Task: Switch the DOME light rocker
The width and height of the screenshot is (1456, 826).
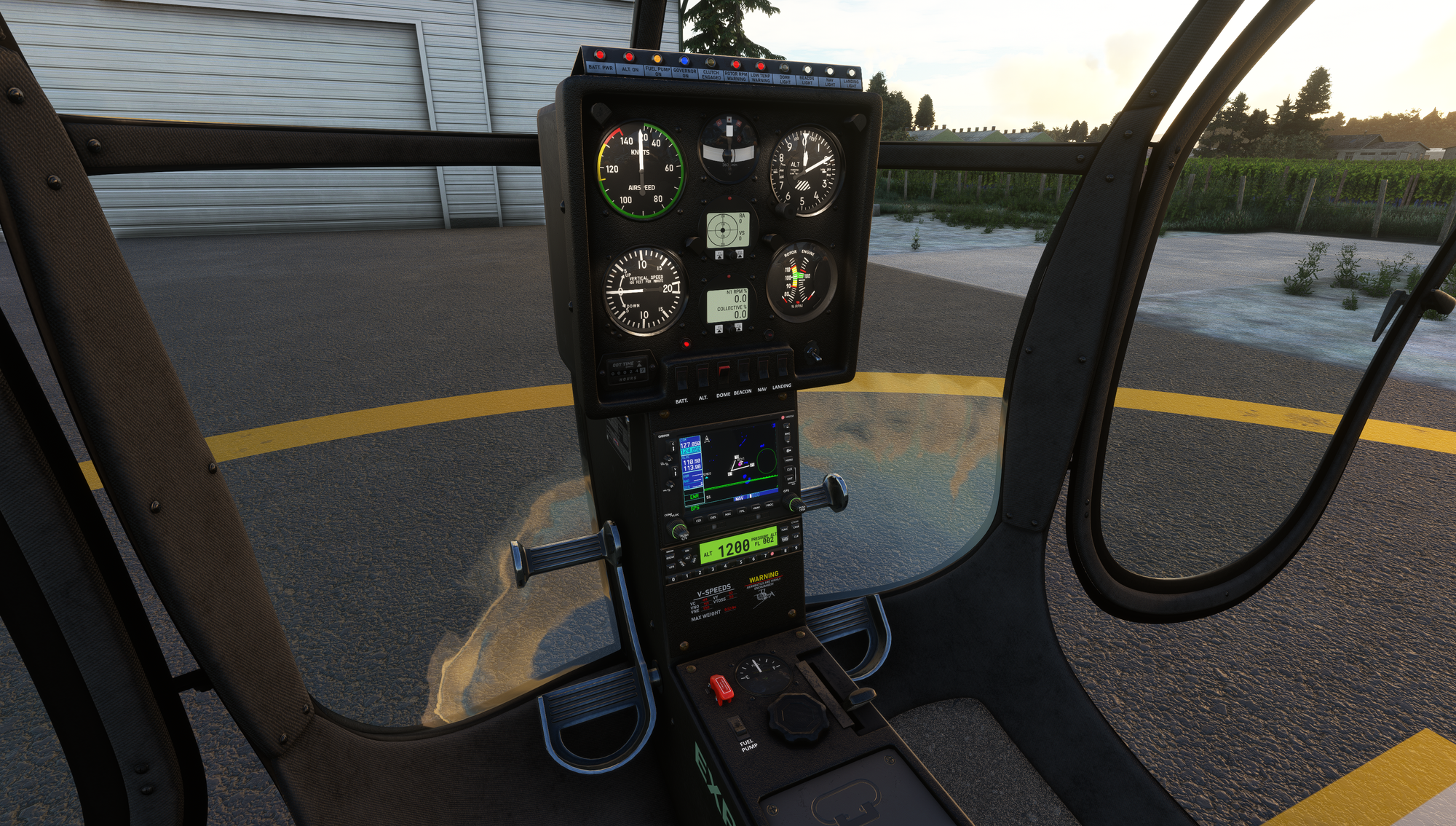Action: (724, 372)
